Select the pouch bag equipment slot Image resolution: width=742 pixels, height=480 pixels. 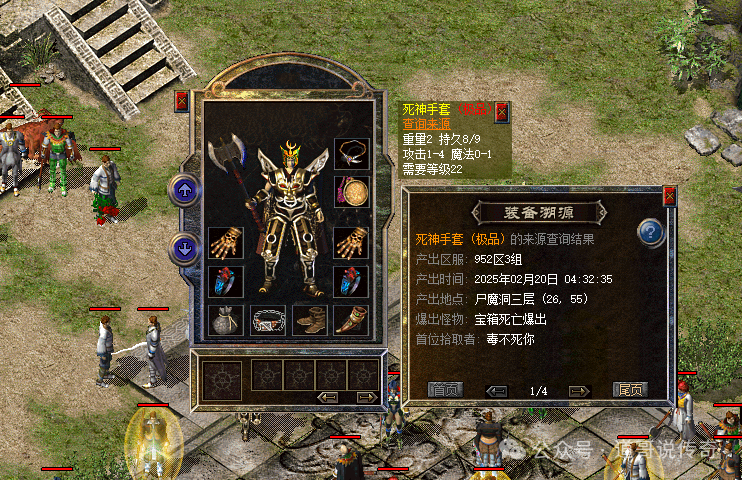click(x=225, y=319)
